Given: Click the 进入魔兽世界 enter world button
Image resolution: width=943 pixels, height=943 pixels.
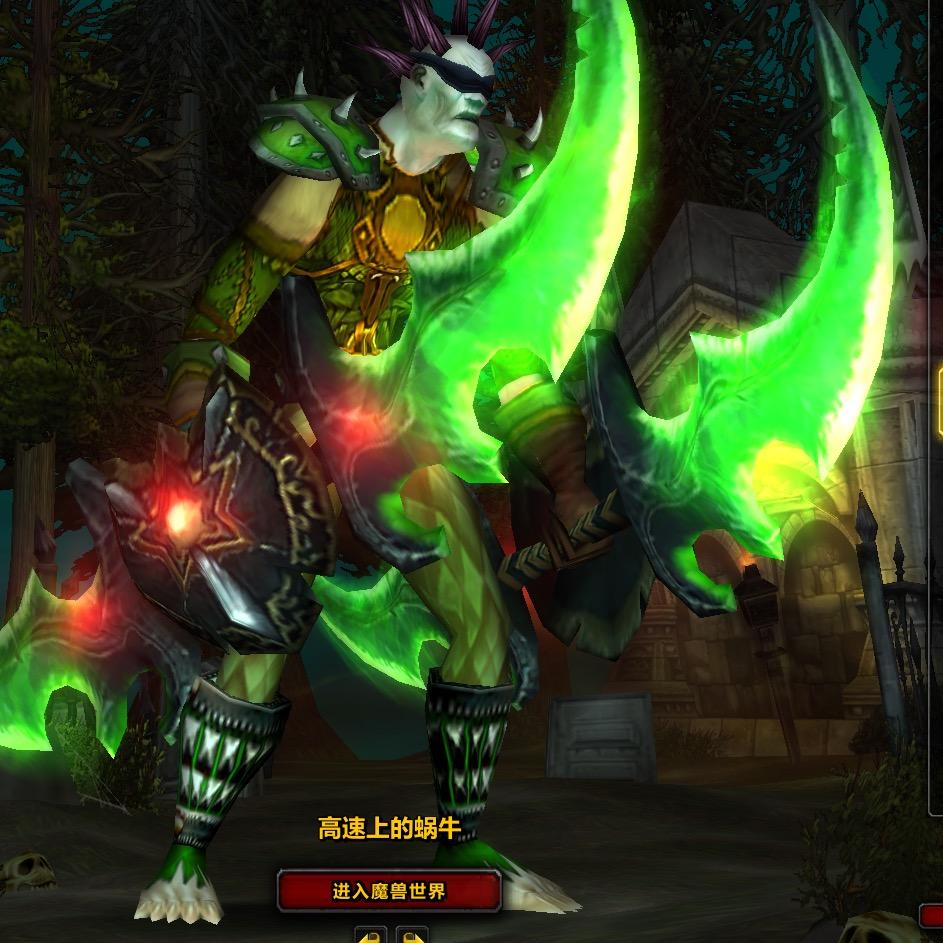Looking at the screenshot, I should coord(388,891).
